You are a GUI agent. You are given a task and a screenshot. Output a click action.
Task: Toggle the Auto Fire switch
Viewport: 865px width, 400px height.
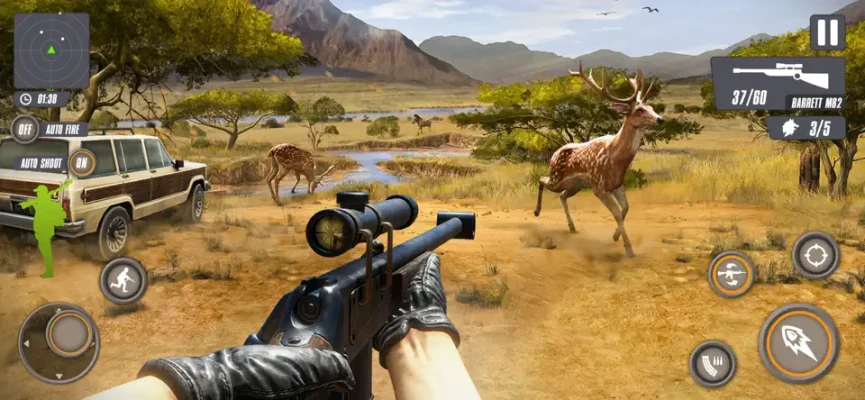[x=25, y=128]
